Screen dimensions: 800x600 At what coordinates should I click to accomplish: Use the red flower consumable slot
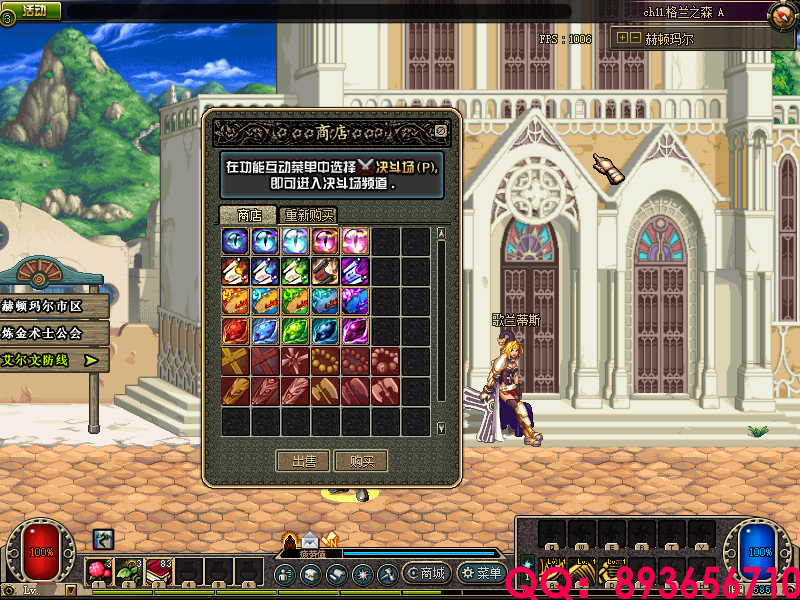click(98, 570)
